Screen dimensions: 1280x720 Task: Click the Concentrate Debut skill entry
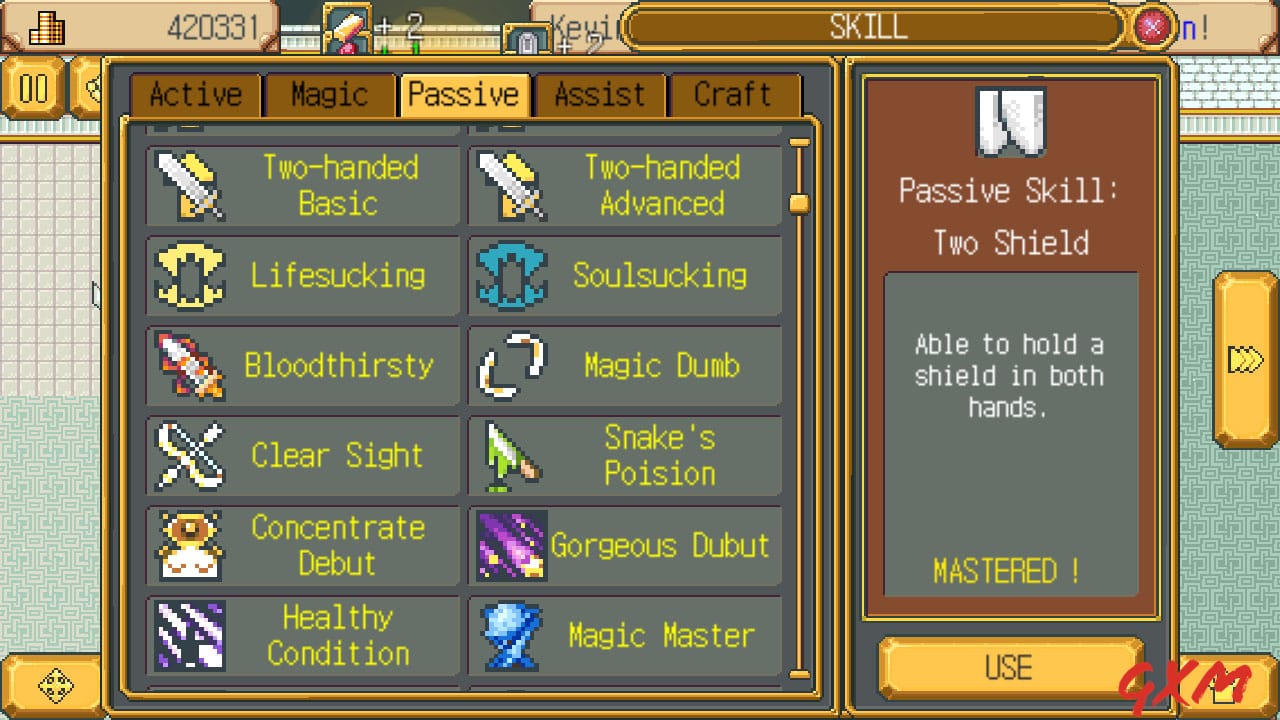[300, 546]
